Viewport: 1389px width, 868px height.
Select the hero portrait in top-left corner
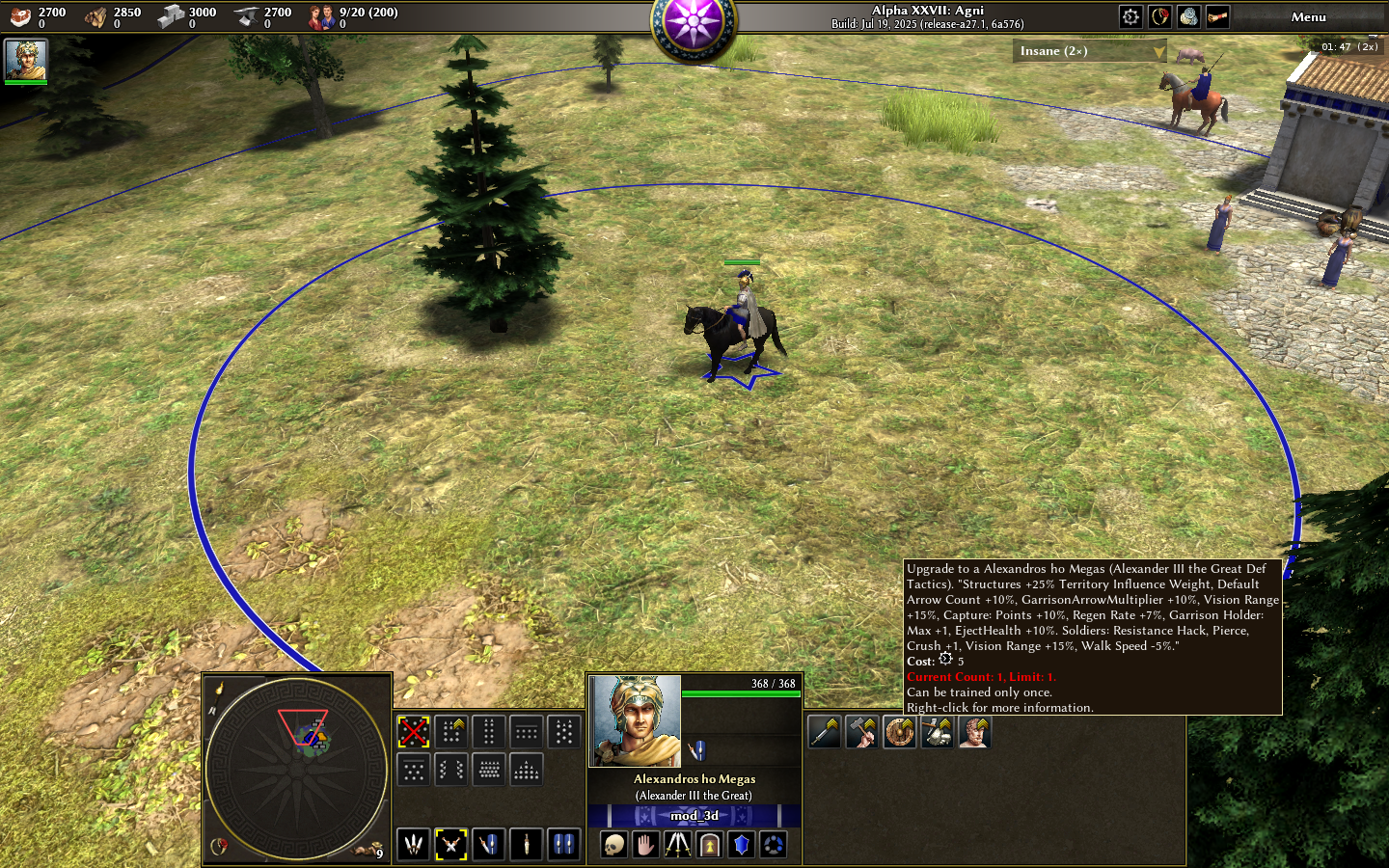(x=26, y=60)
